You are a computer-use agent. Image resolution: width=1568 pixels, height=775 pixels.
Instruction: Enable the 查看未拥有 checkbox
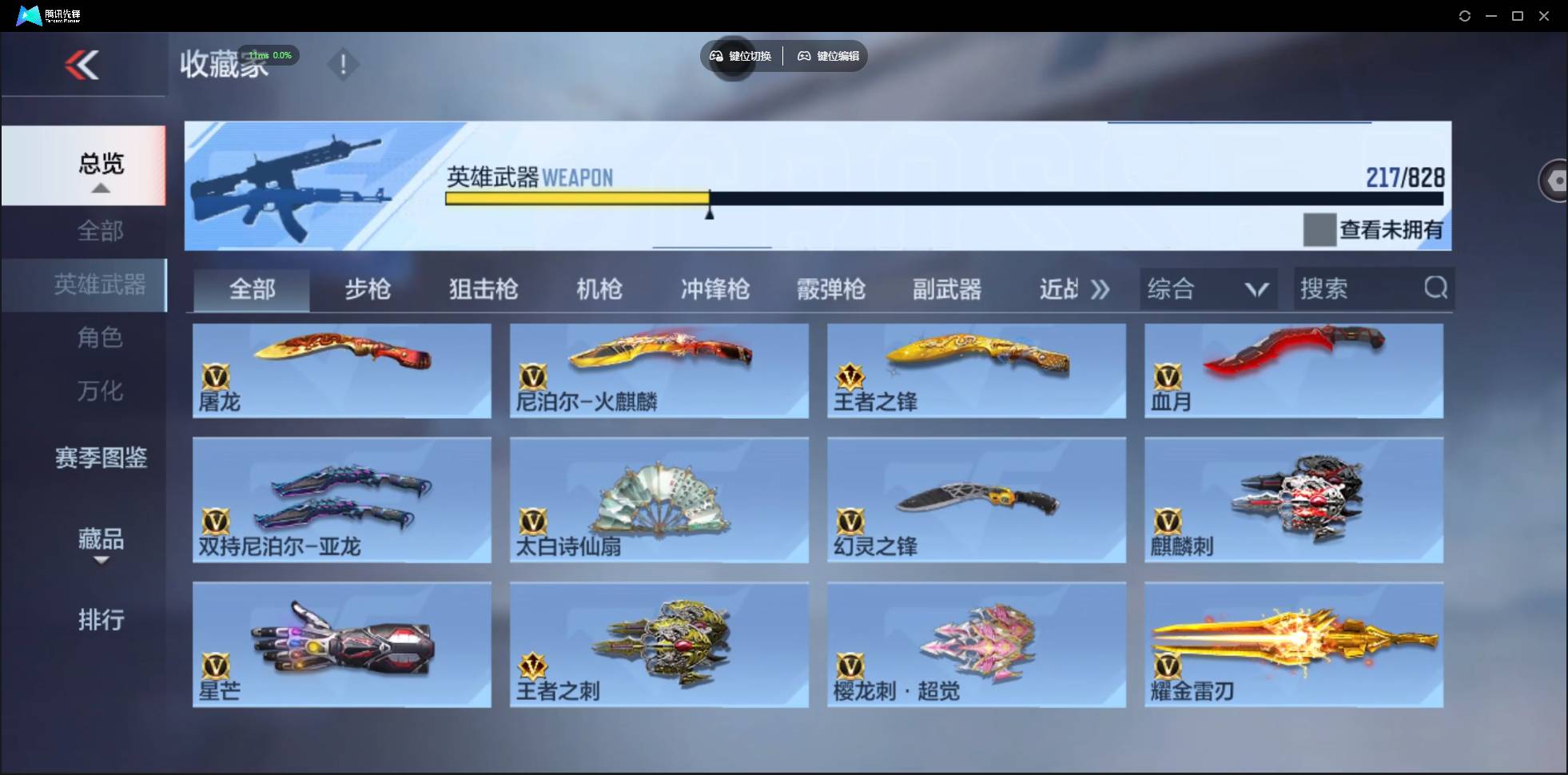pyautogui.click(x=1319, y=230)
